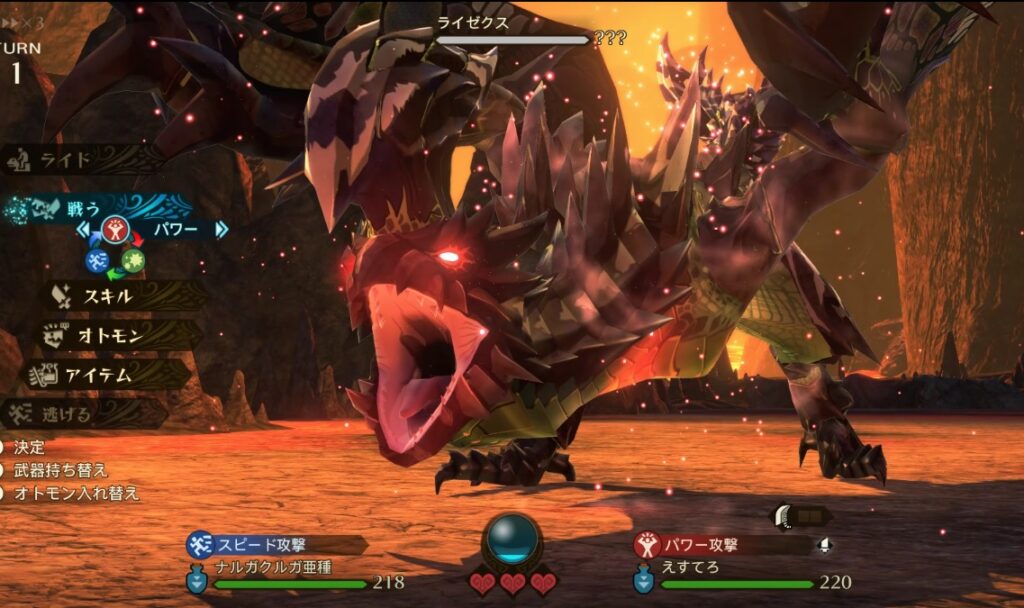The width and height of the screenshot is (1024, 608).
Task: Open the アイテム (Item) menu
Action: pos(100,375)
